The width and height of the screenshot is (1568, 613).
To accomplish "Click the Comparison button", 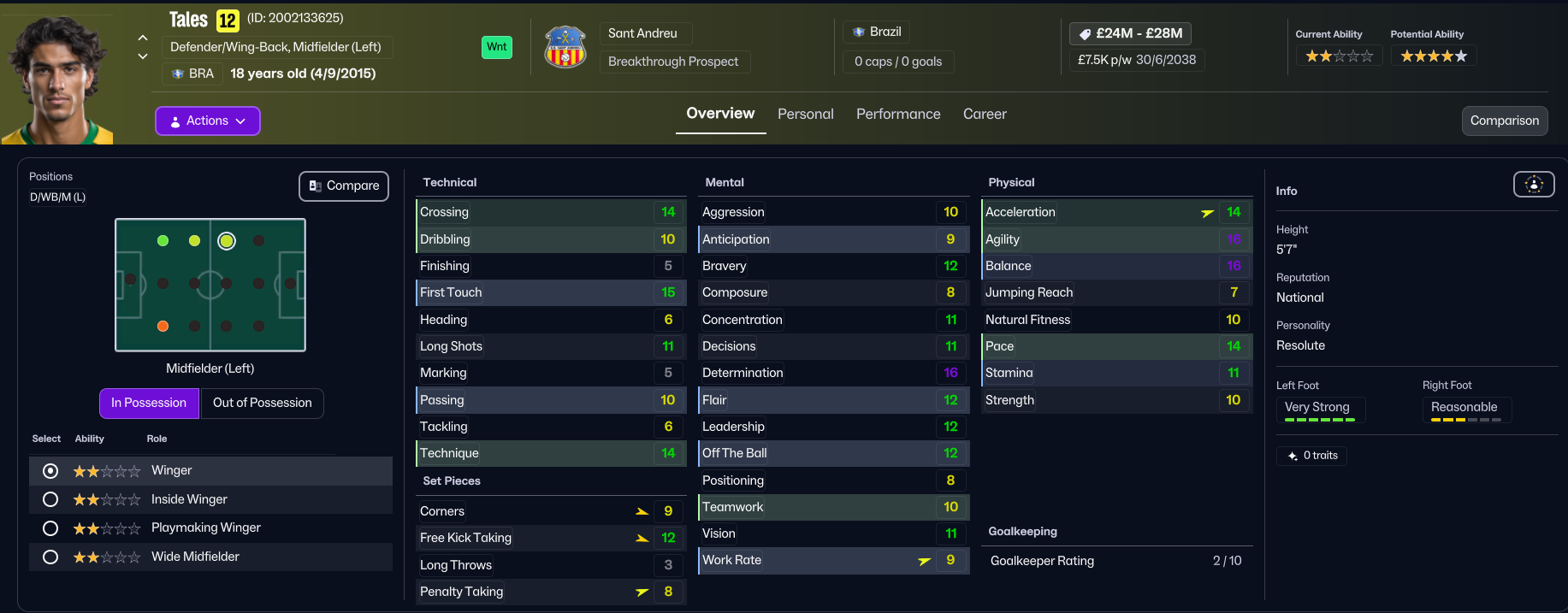I will click(1504, 121).
